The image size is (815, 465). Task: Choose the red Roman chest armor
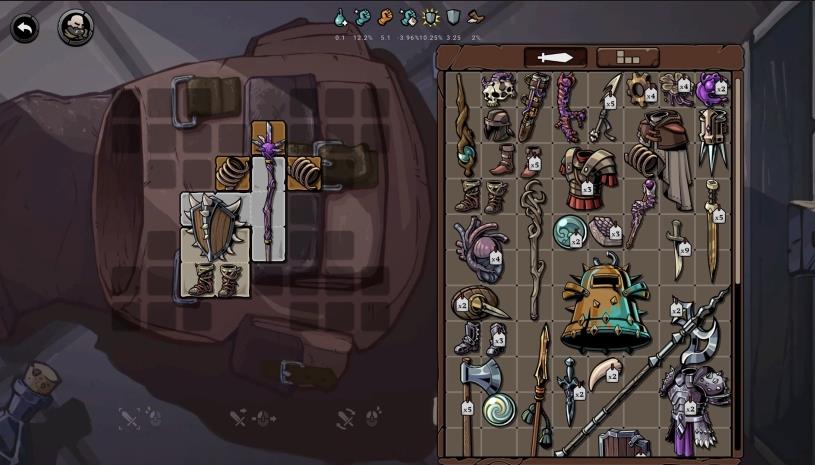tap(587, 176)
